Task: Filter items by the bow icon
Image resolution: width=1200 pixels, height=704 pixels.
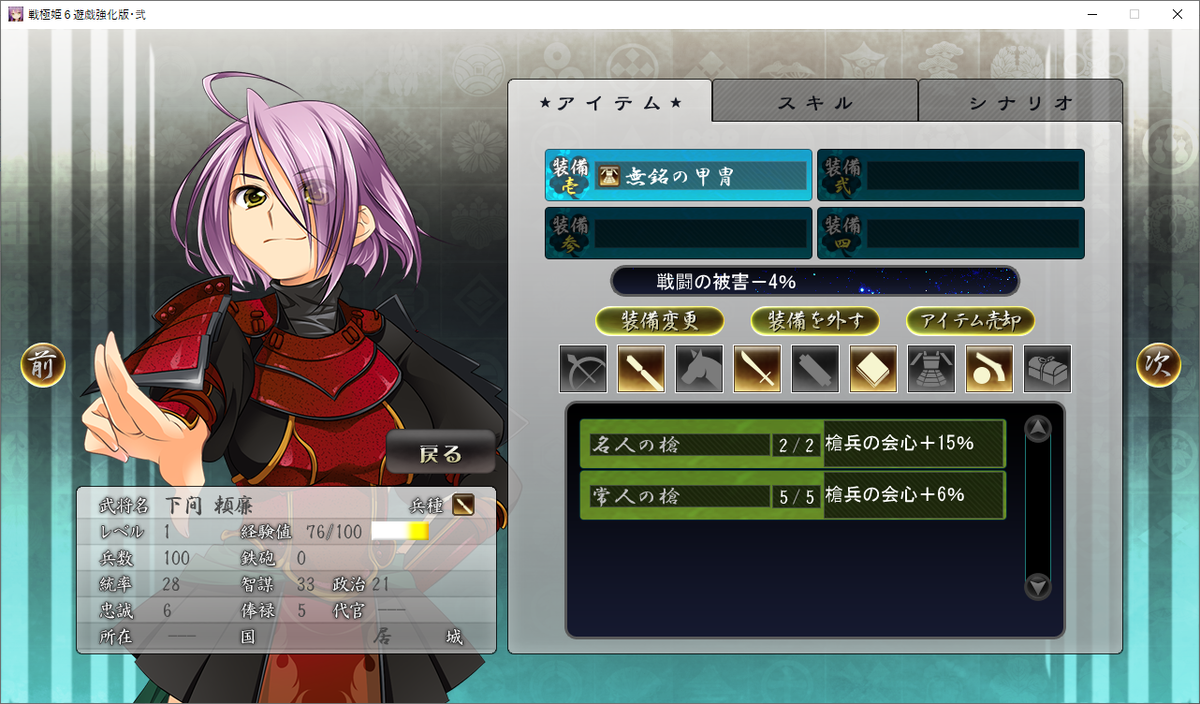Action: pyautogui.click(x=583, y=369)
